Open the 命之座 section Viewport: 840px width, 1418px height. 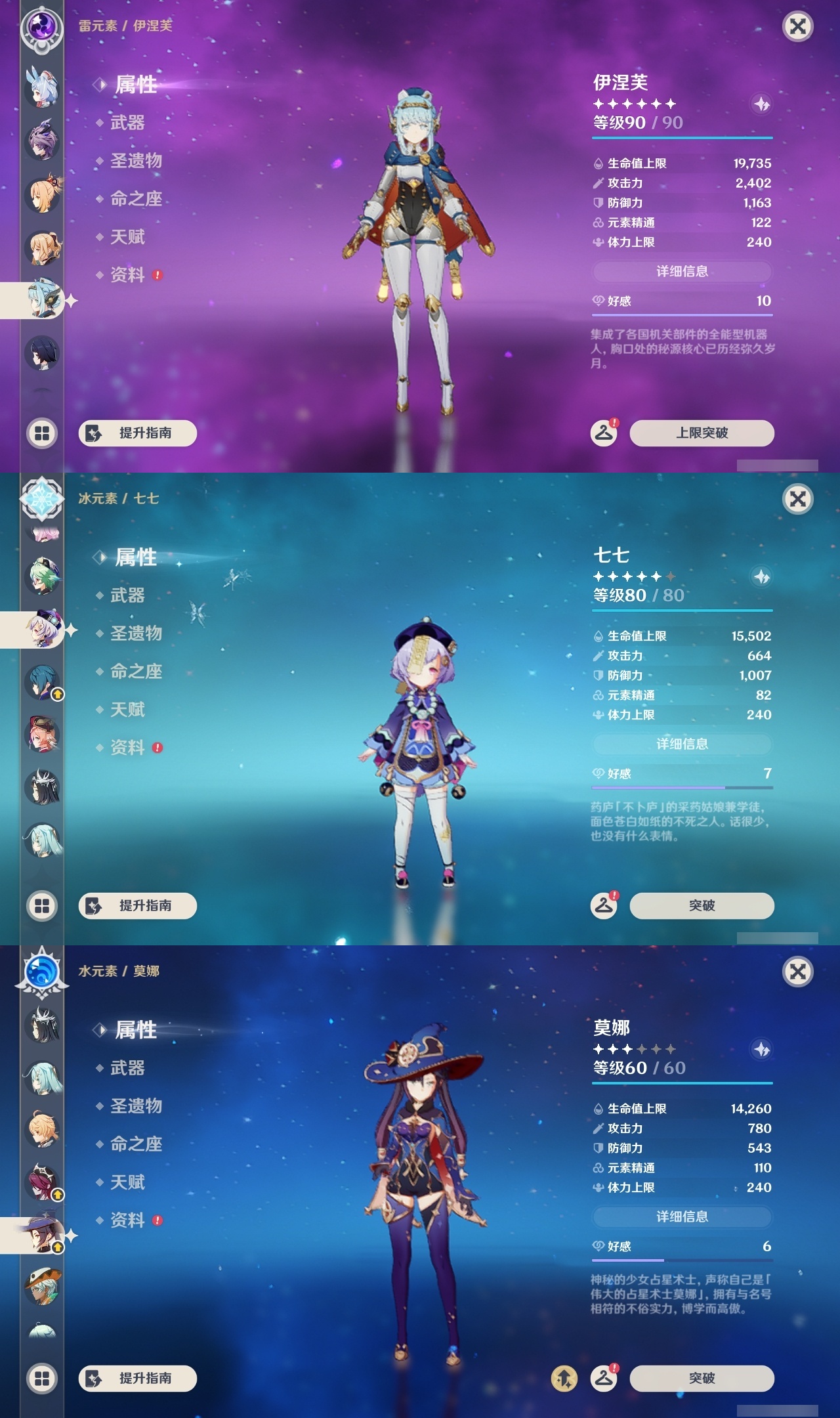pos(136,200)
